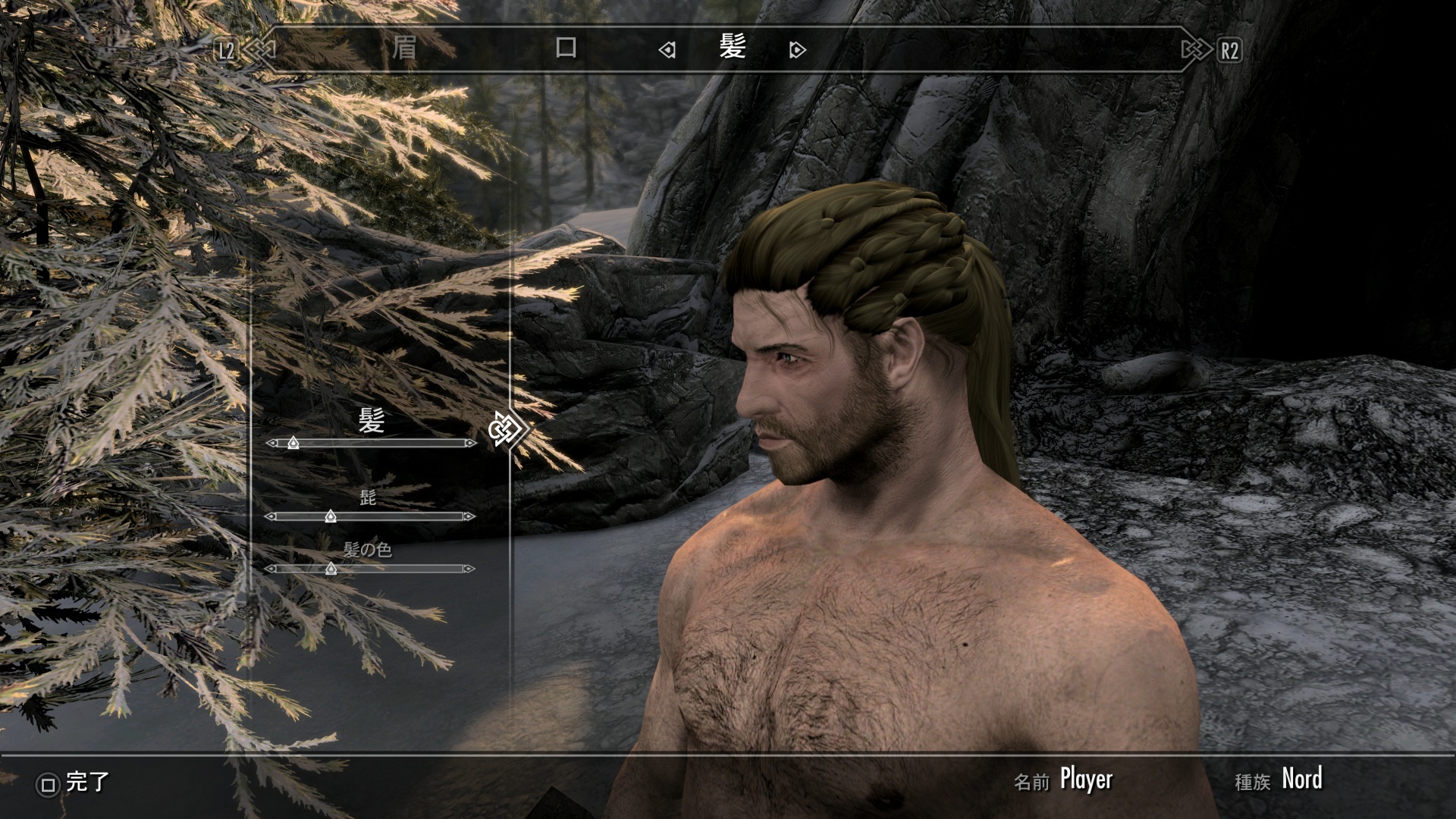Screen dimensions: 1456x819
Task: Switch to the 口 mouth category tab
Action: [566, 49]
